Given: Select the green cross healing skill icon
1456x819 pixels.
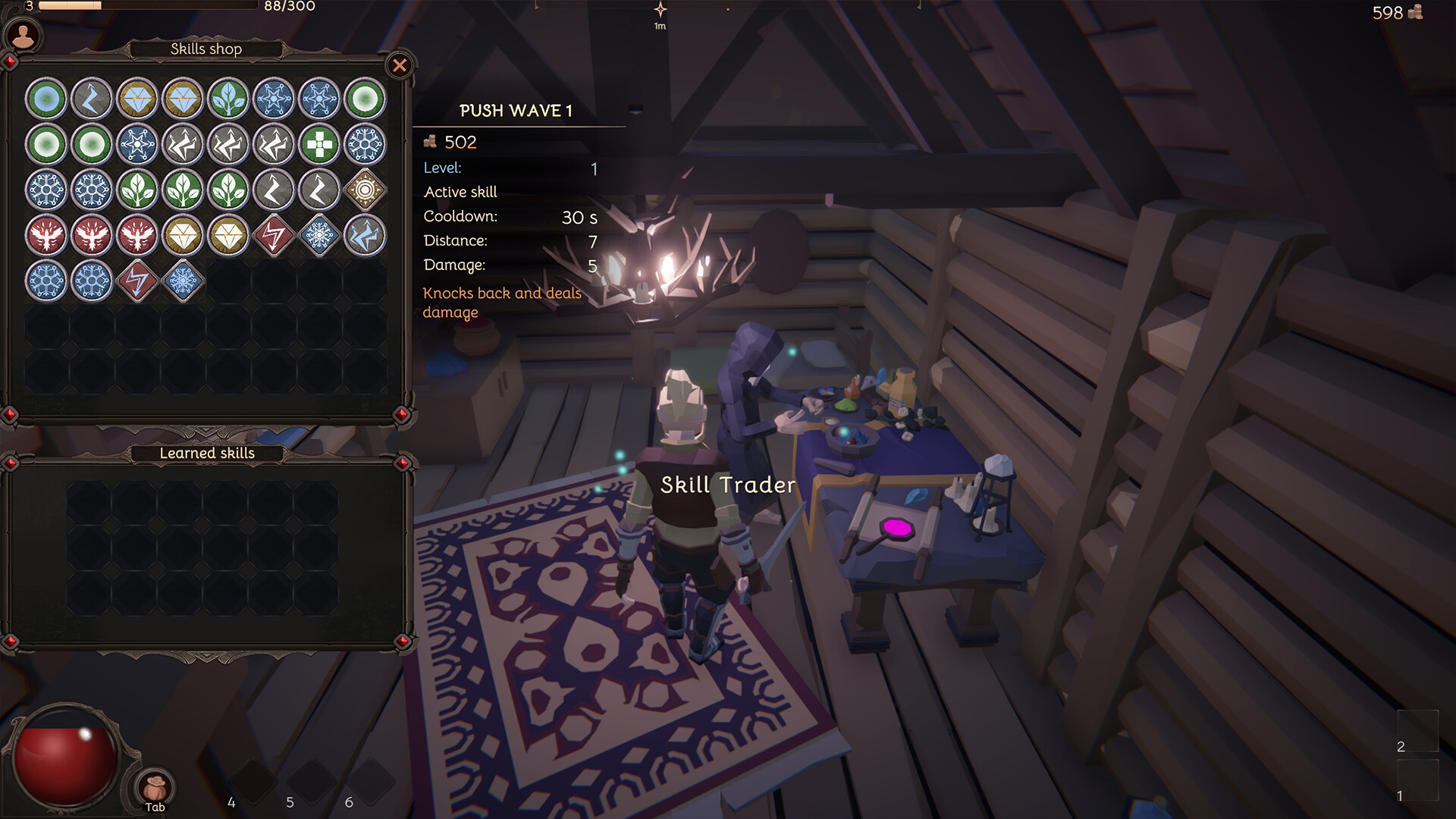Looking at the screenshot, I should pos(318,144).
